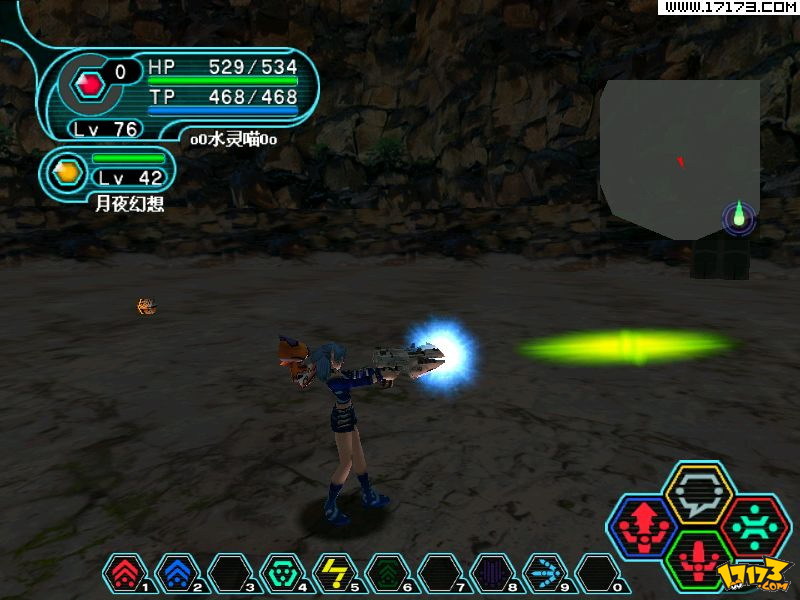Screen dimensions: 800x600
Task: Cast the yellow lightning bolt technique
Action: [333, 574]
